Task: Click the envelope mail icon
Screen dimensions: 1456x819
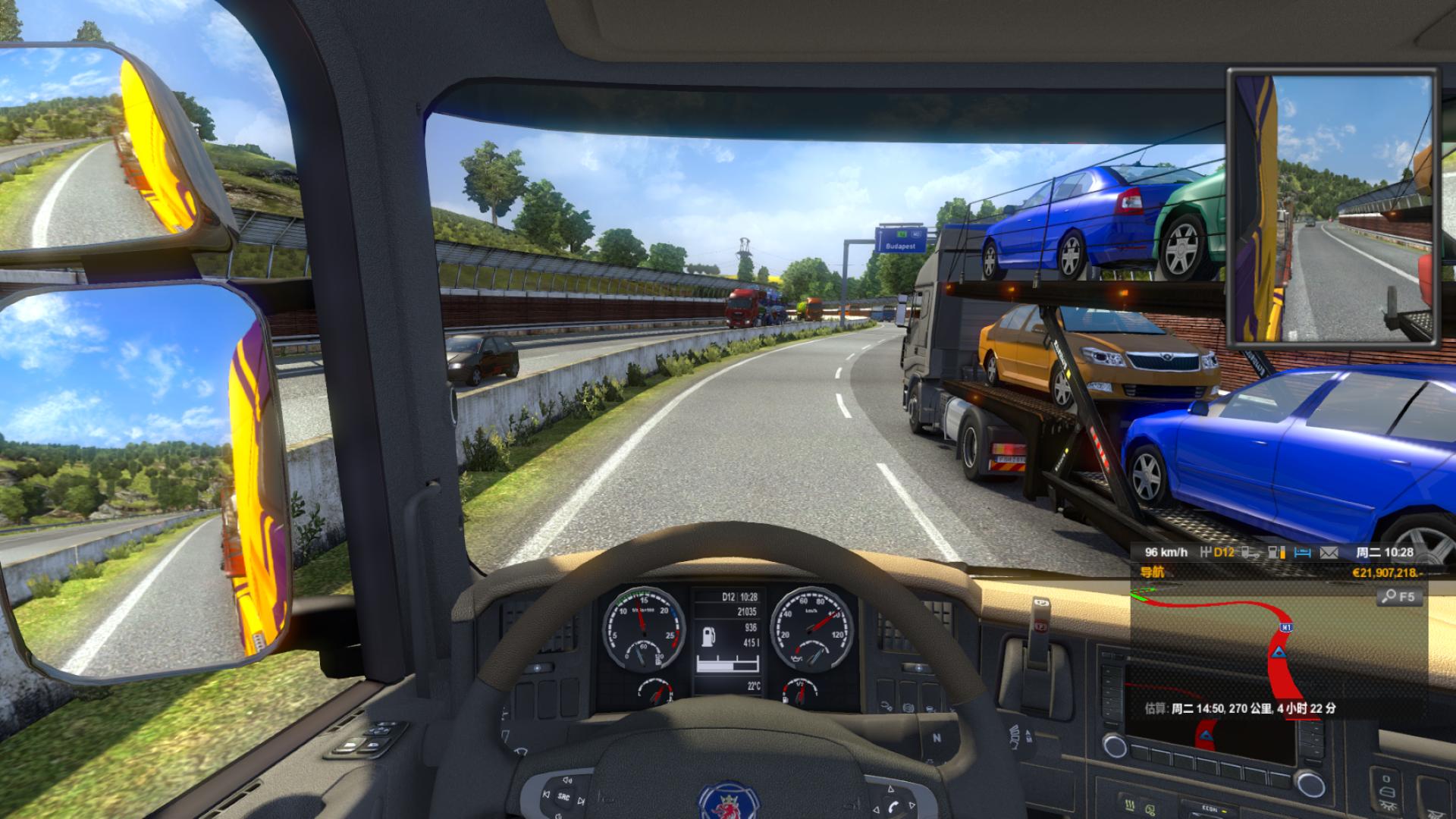Action: tap(1329, 553)
